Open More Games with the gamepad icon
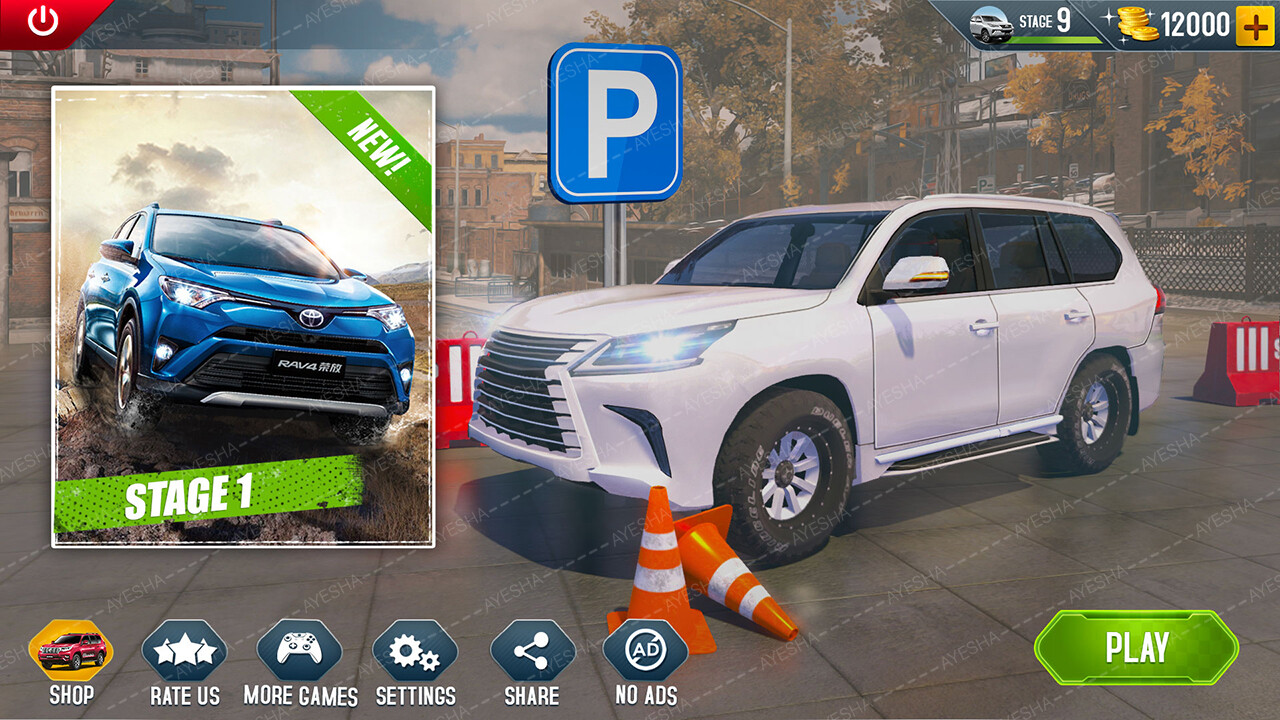The height and width of the screenshot is (720, 1280). point(300,651)
